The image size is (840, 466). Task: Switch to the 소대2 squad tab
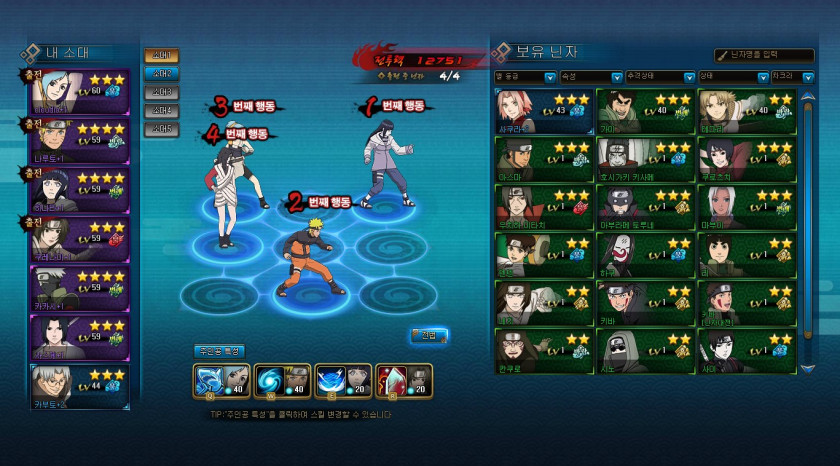pyautogui.click(x=161, y=73)
